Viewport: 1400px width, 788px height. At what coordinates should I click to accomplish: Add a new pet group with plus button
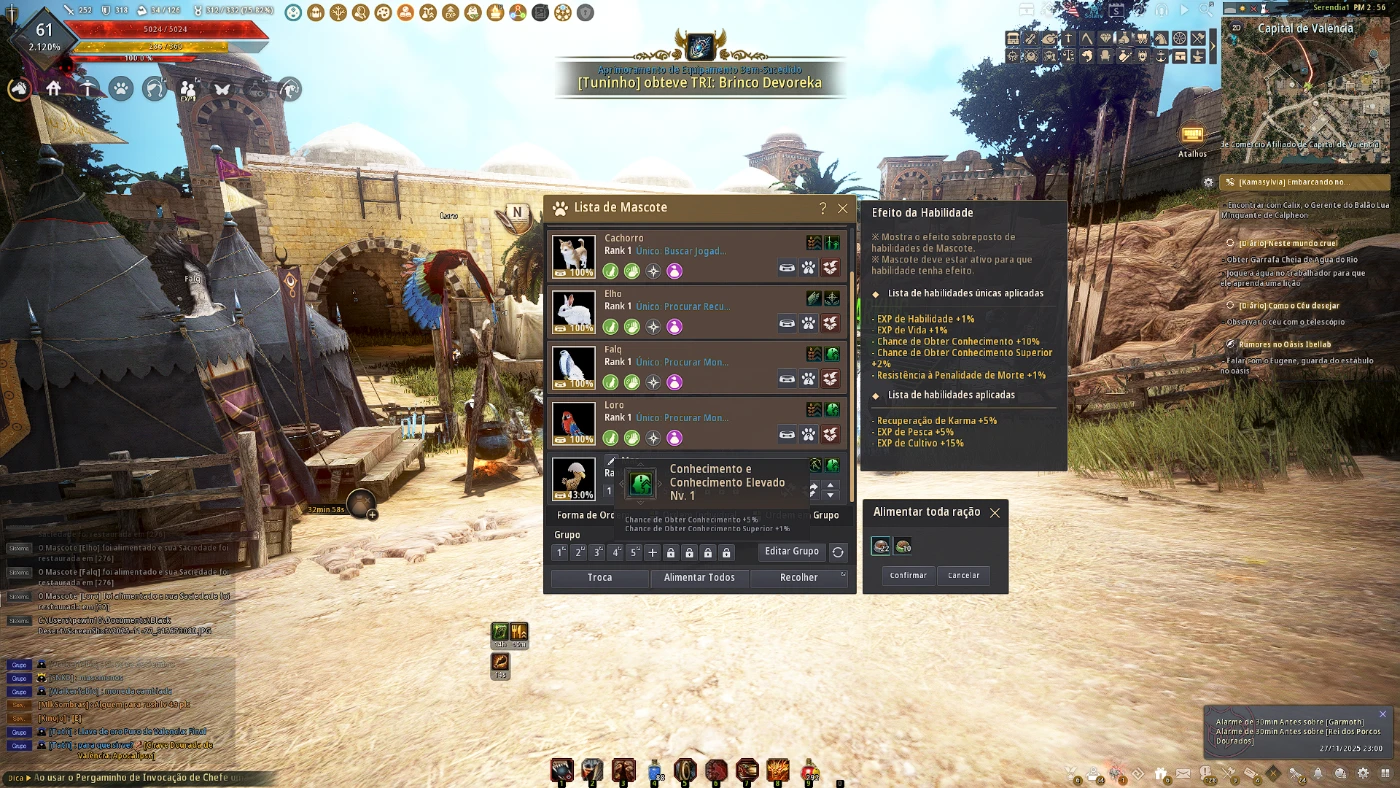(x=652, y=552)
